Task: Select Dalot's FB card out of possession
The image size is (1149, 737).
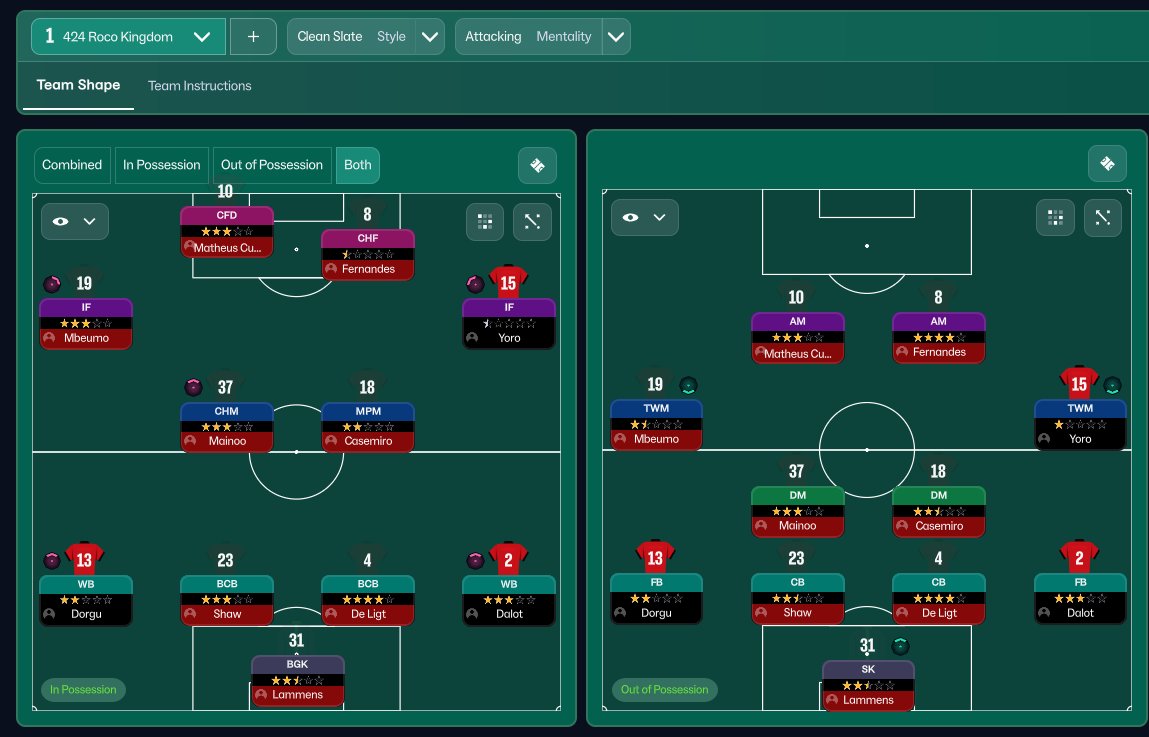Action: pos(1080,597)
